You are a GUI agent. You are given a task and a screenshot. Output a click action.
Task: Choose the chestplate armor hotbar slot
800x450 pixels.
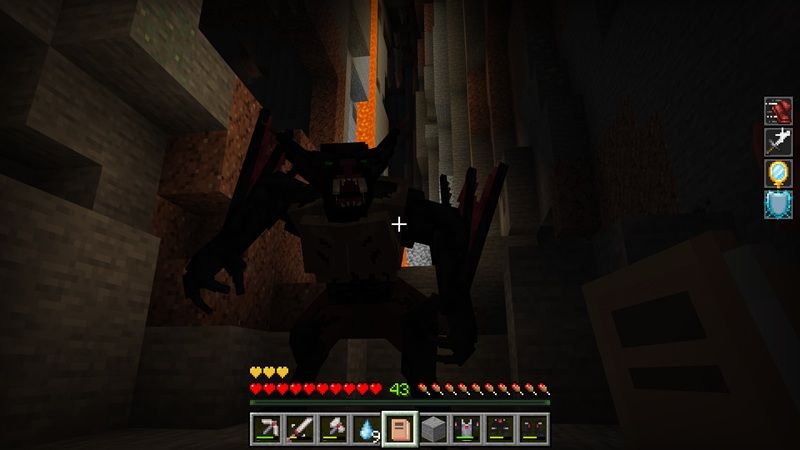pos(467,430)
